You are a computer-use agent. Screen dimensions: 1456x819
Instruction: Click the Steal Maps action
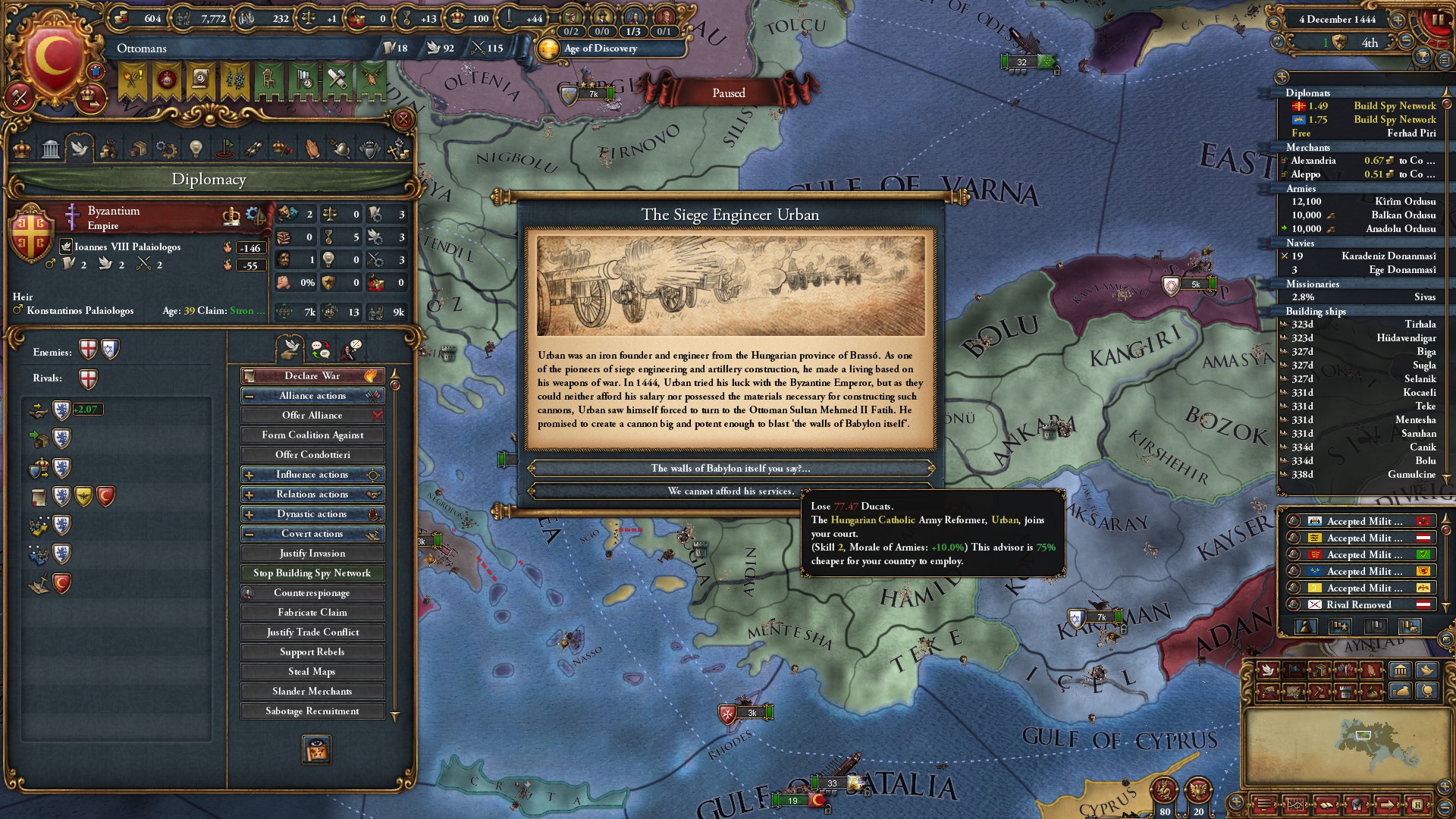coord(312,671)
